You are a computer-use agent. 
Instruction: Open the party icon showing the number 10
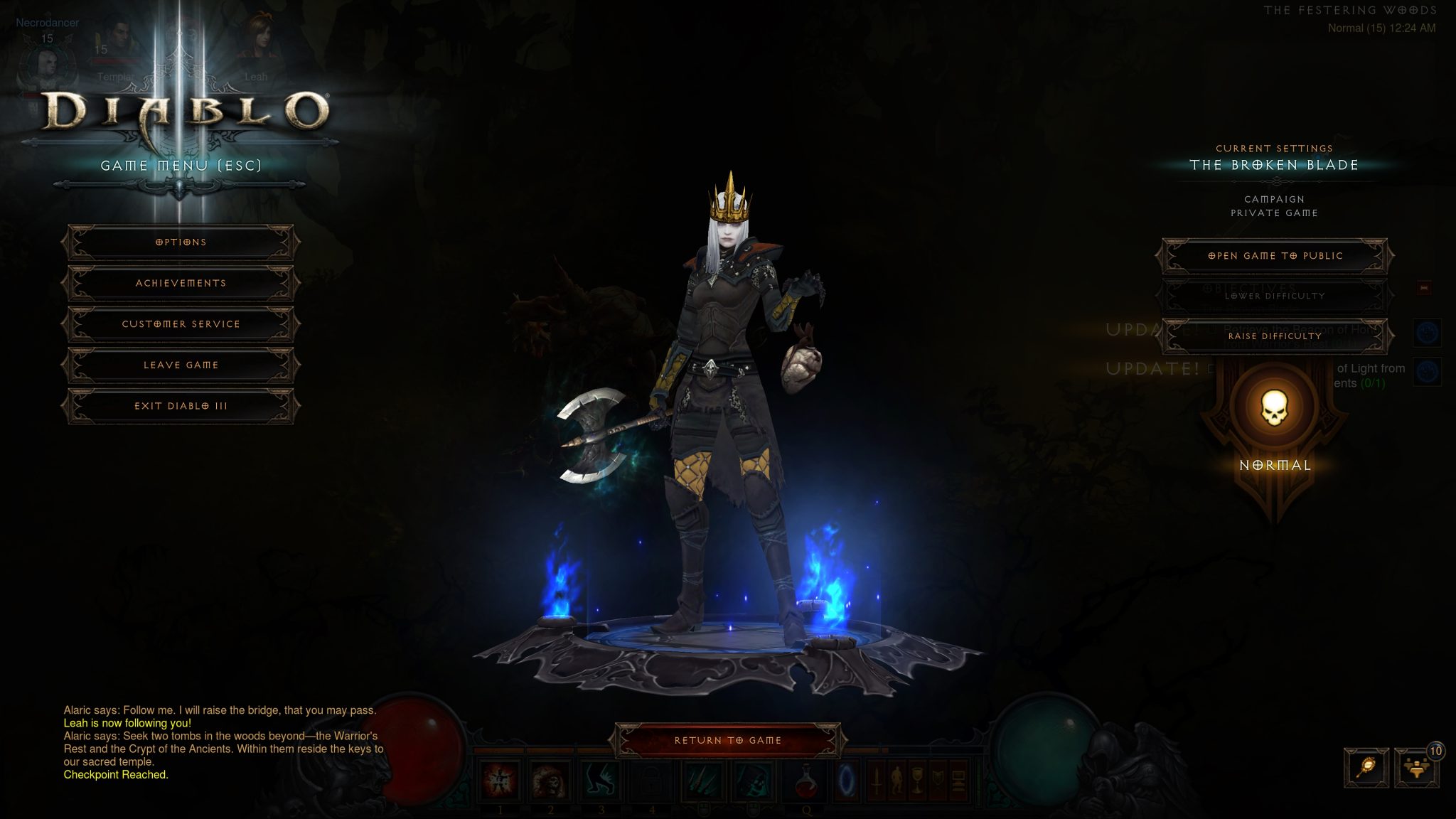[1417, 768]
